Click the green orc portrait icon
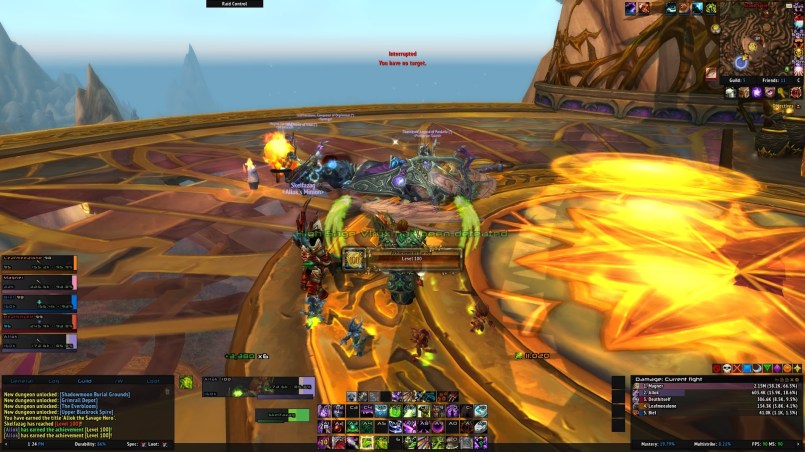The height and width of the screenshot is (452, 805). click(186, 382)
